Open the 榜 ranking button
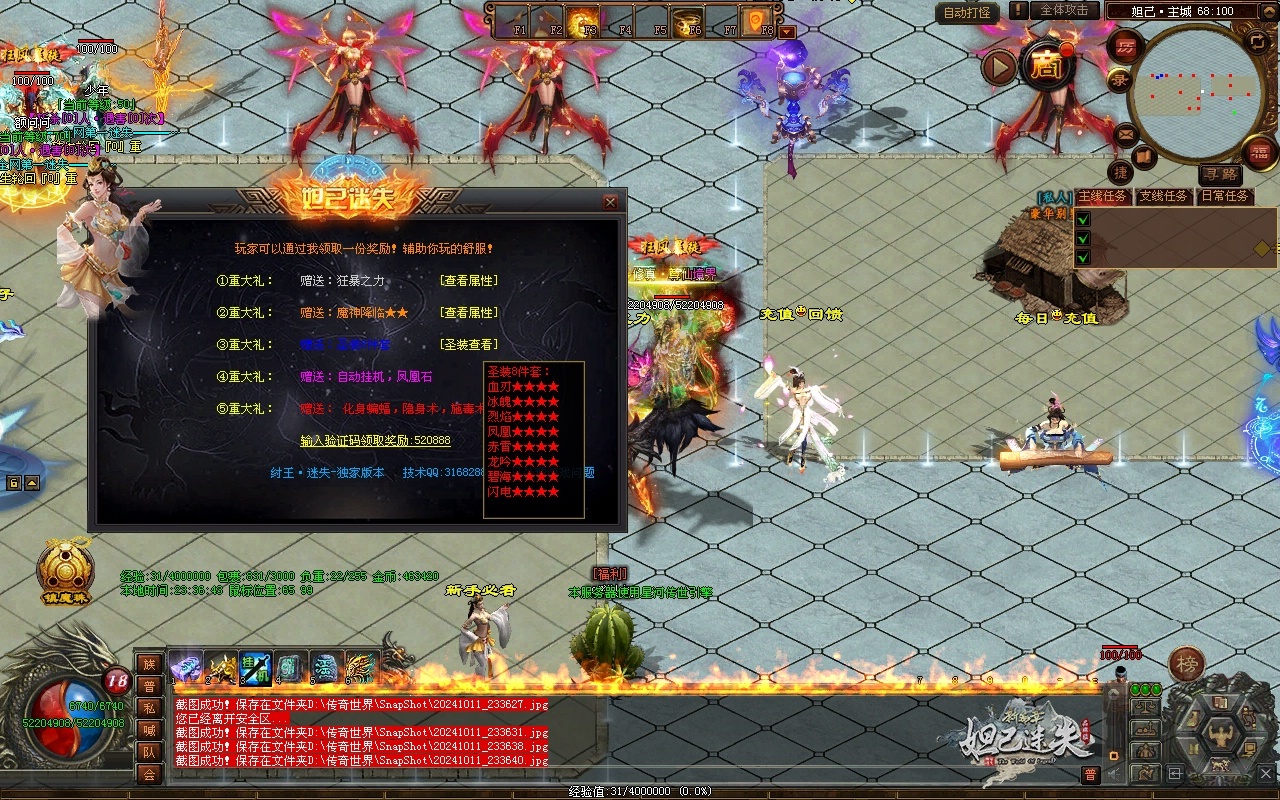This screenshot has height=800, width=1280. pos(1187,662)
